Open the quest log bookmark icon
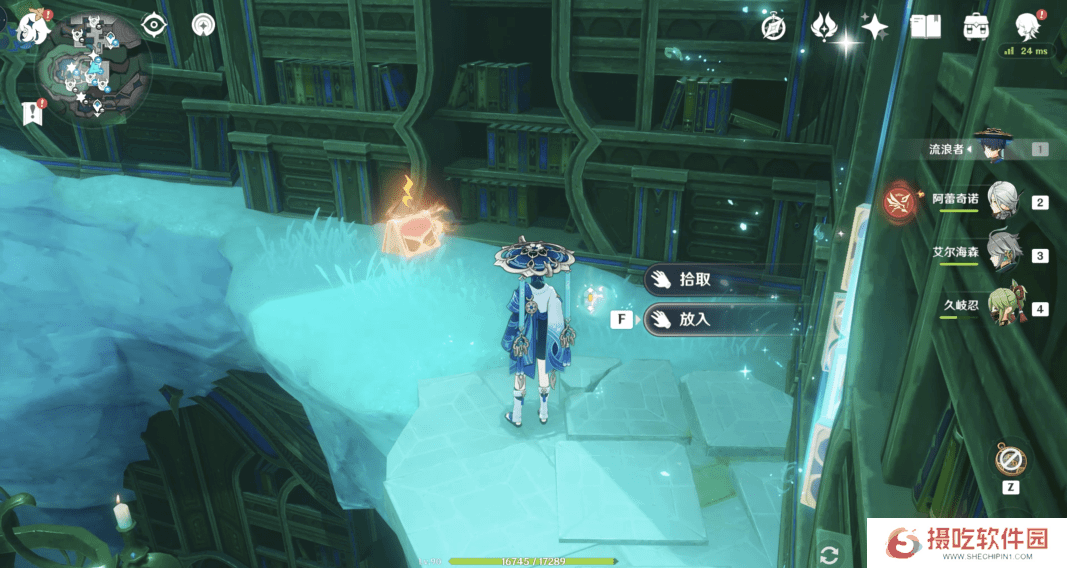The height and width of the screenshot is (568, 1067). (x=33, y=113)
